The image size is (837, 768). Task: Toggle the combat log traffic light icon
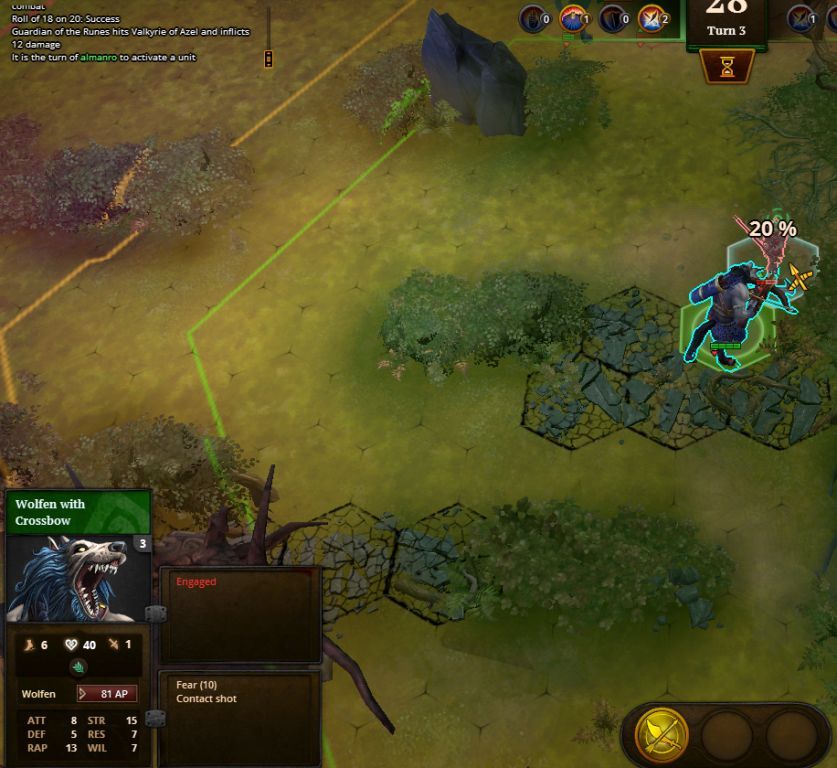[268, 59]
